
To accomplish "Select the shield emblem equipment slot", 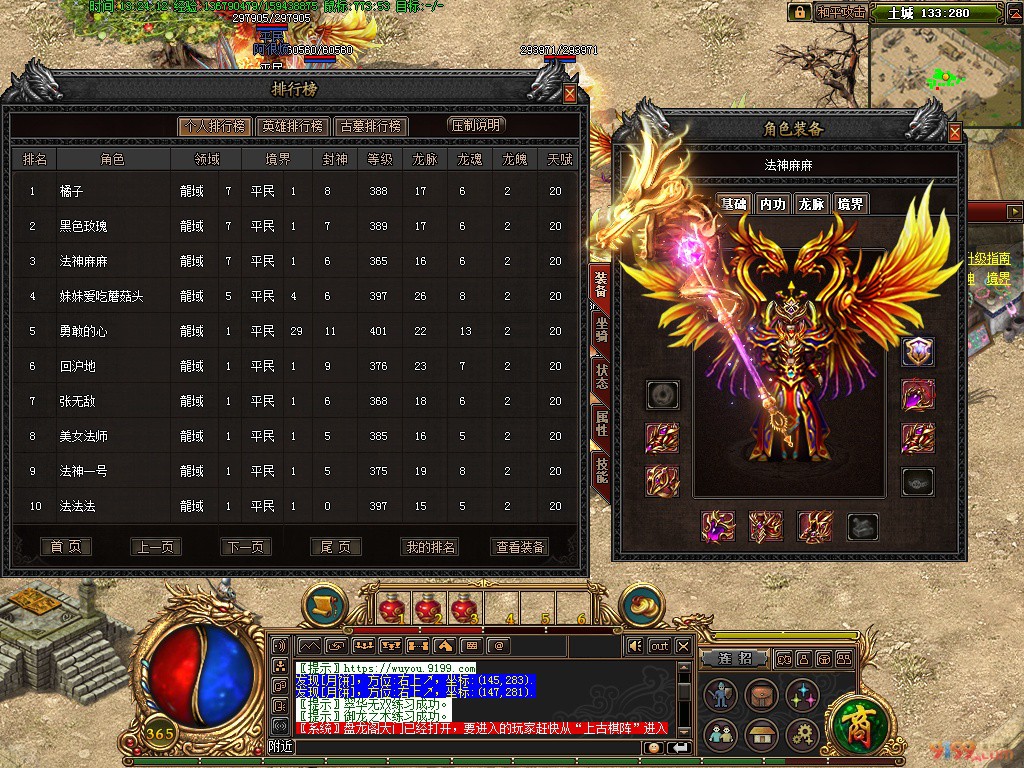I will [x=918, y=351].
